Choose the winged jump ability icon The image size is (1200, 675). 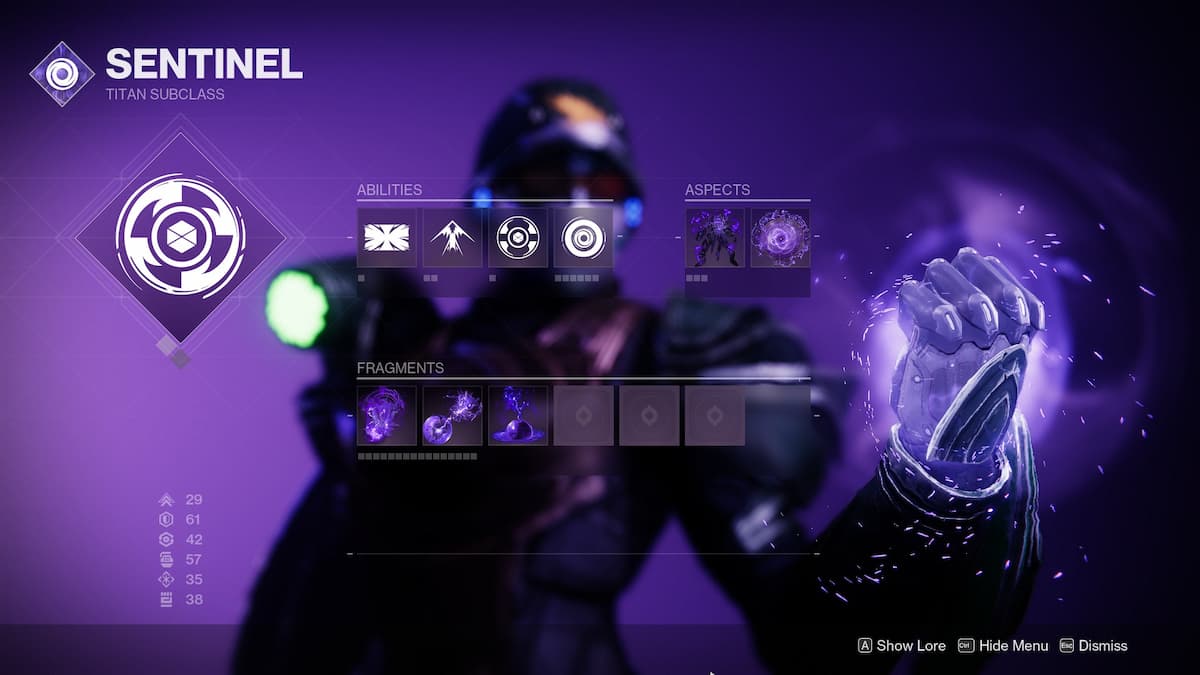tap(452, 237)
